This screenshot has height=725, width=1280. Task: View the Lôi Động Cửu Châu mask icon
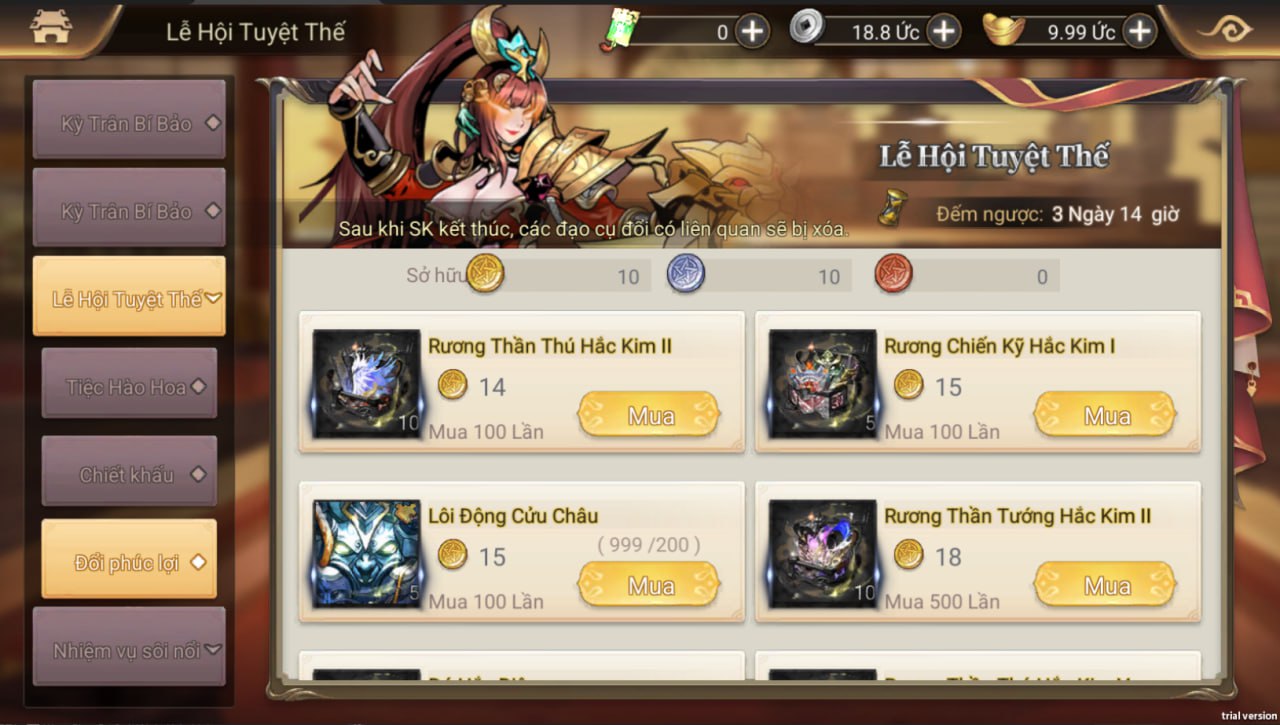(x=366, y=554)
